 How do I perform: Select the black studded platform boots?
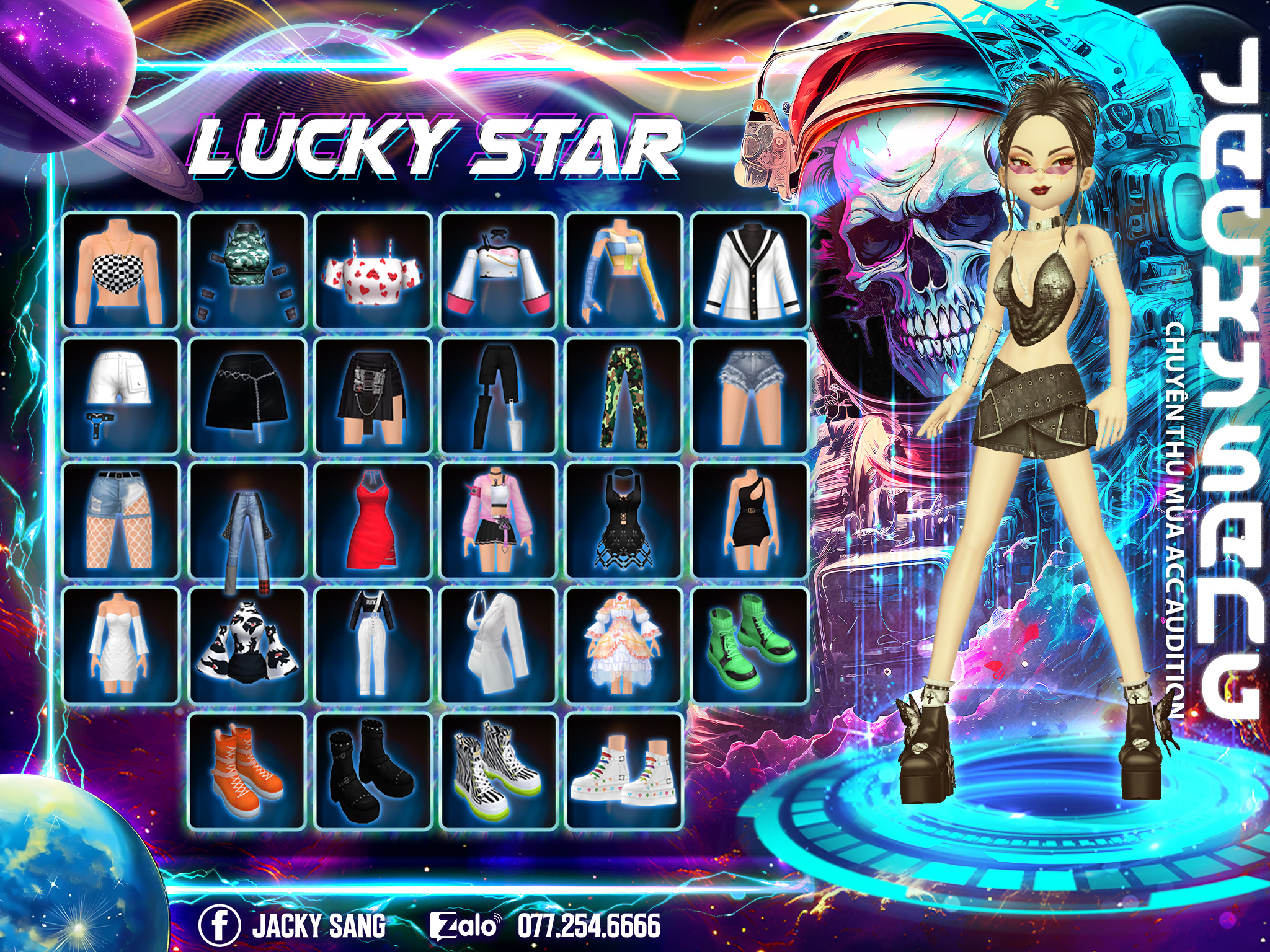coord(373,771)
